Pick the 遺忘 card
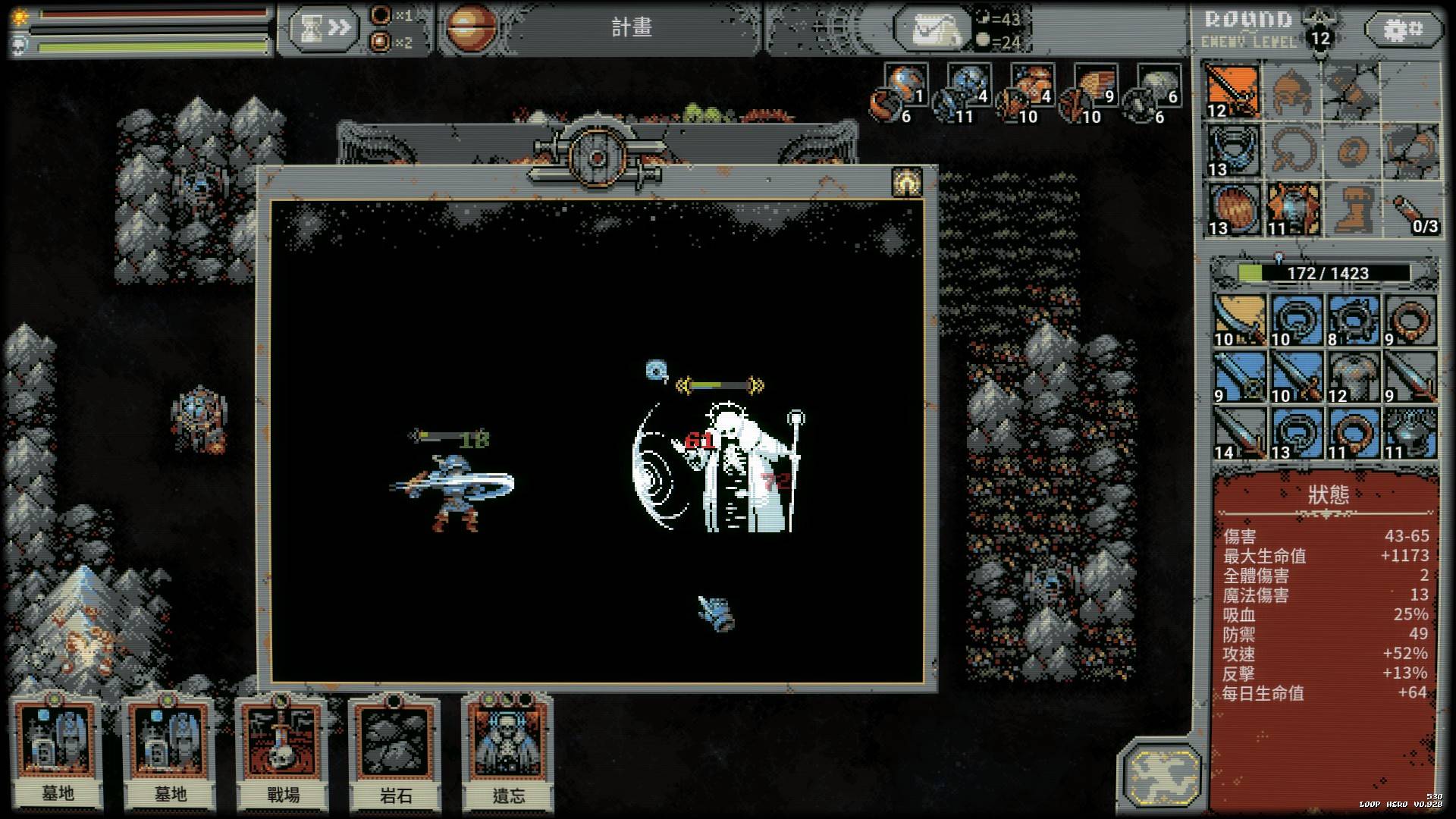Viewport: 1456px width, 819px height. pyautogui.click(x=508, y=752)
